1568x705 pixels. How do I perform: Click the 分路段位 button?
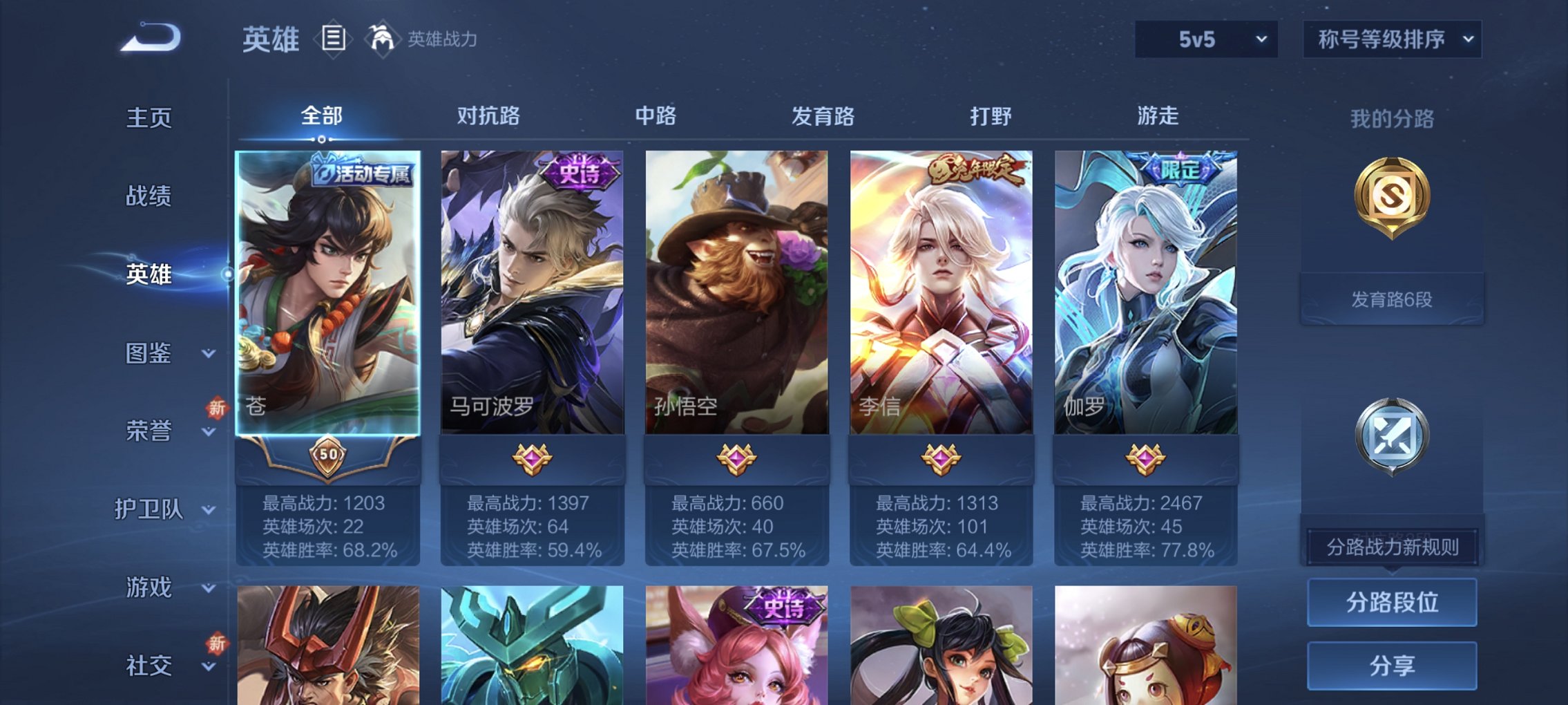[x=1391, y=601]
